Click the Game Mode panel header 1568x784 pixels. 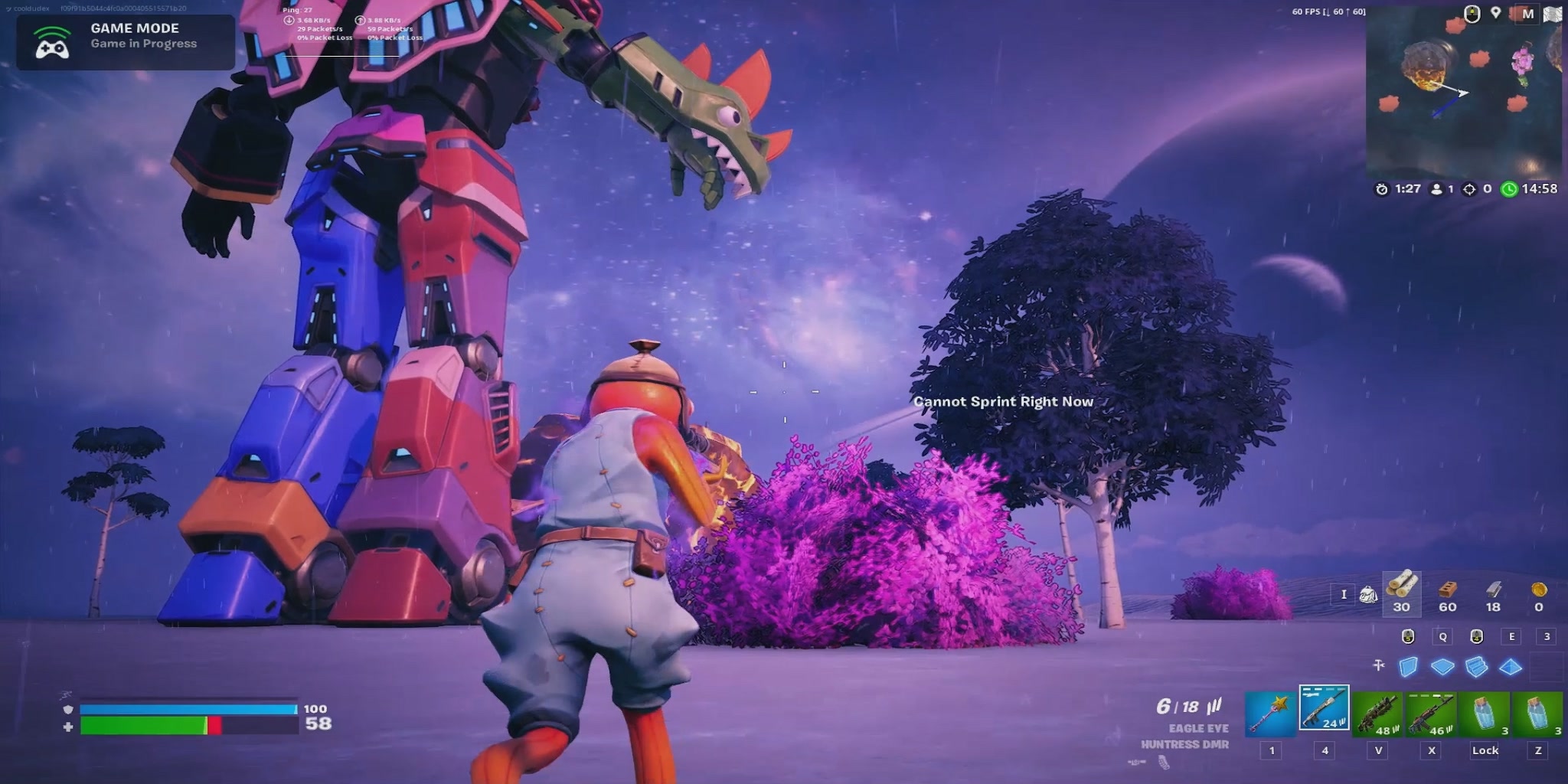134,28
